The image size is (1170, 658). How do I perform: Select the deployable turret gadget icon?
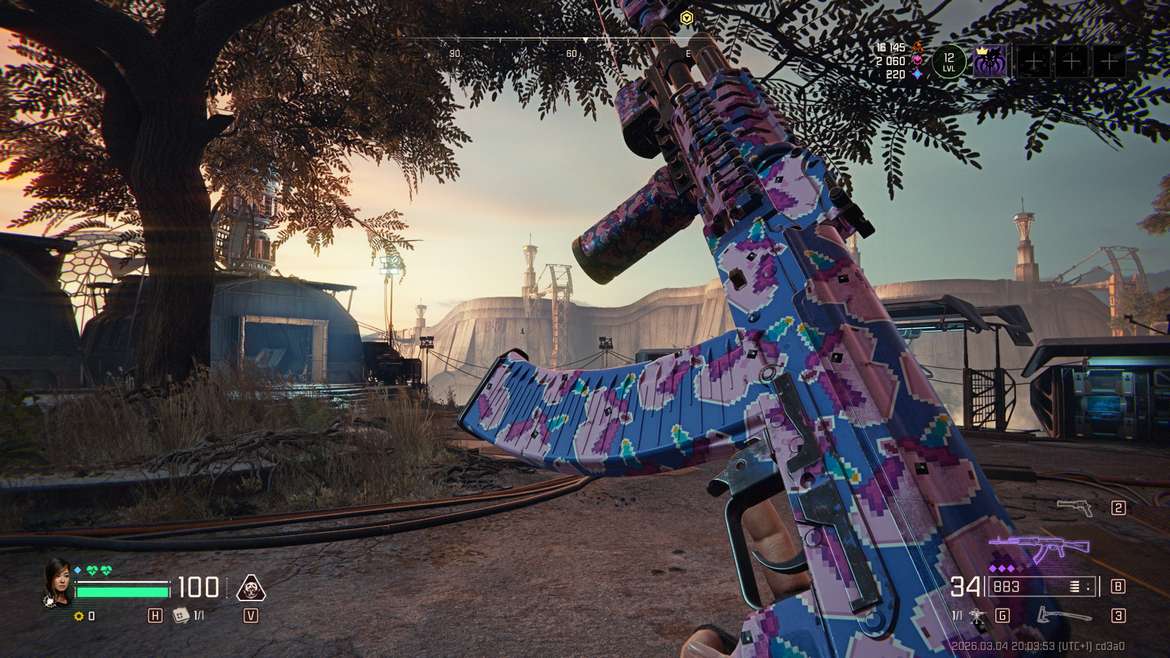976,617
